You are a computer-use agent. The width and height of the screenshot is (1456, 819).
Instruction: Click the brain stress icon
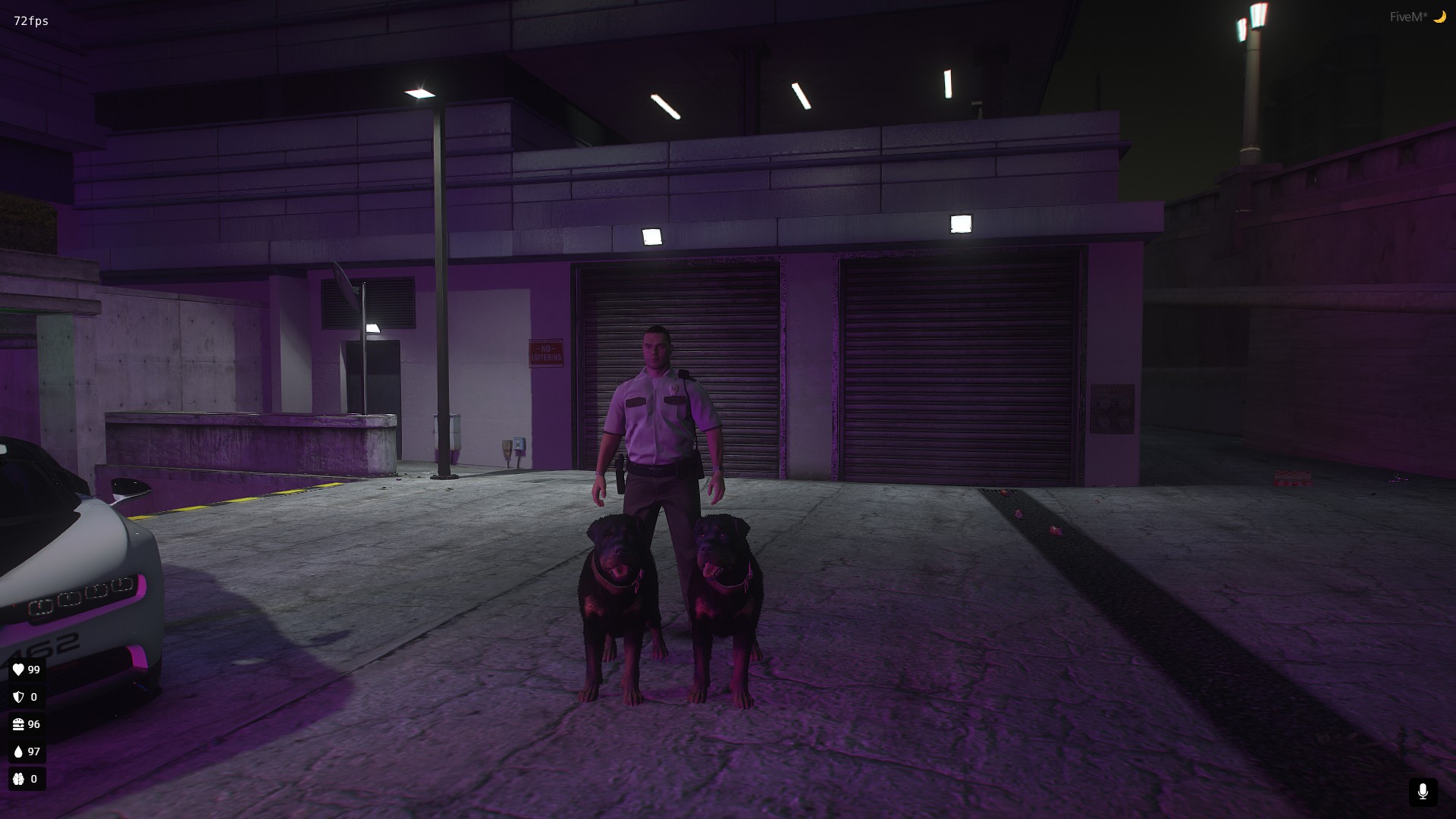pyautogui.click(x=18, y=779)
